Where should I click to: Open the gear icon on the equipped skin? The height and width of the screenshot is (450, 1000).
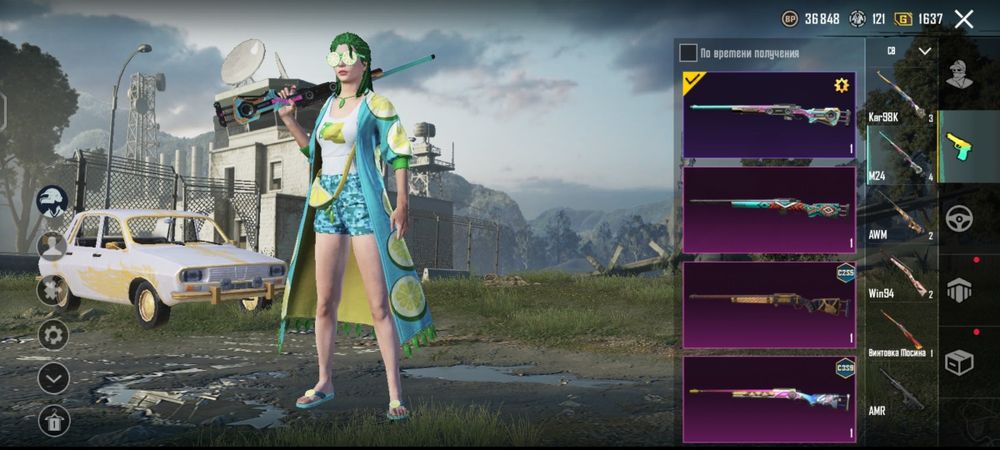tap(841, 86)
